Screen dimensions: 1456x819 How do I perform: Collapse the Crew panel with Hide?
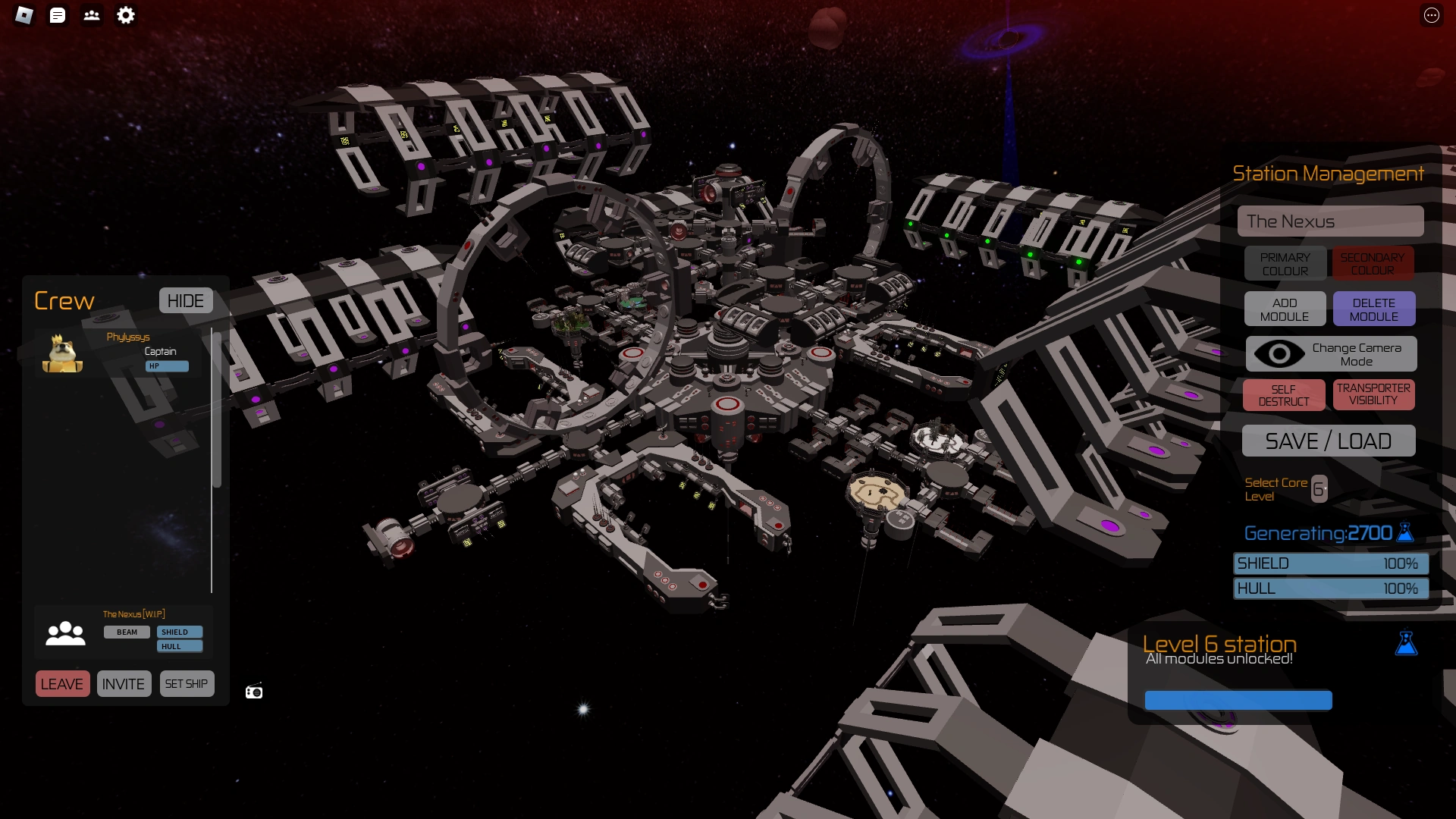point(185,300)
